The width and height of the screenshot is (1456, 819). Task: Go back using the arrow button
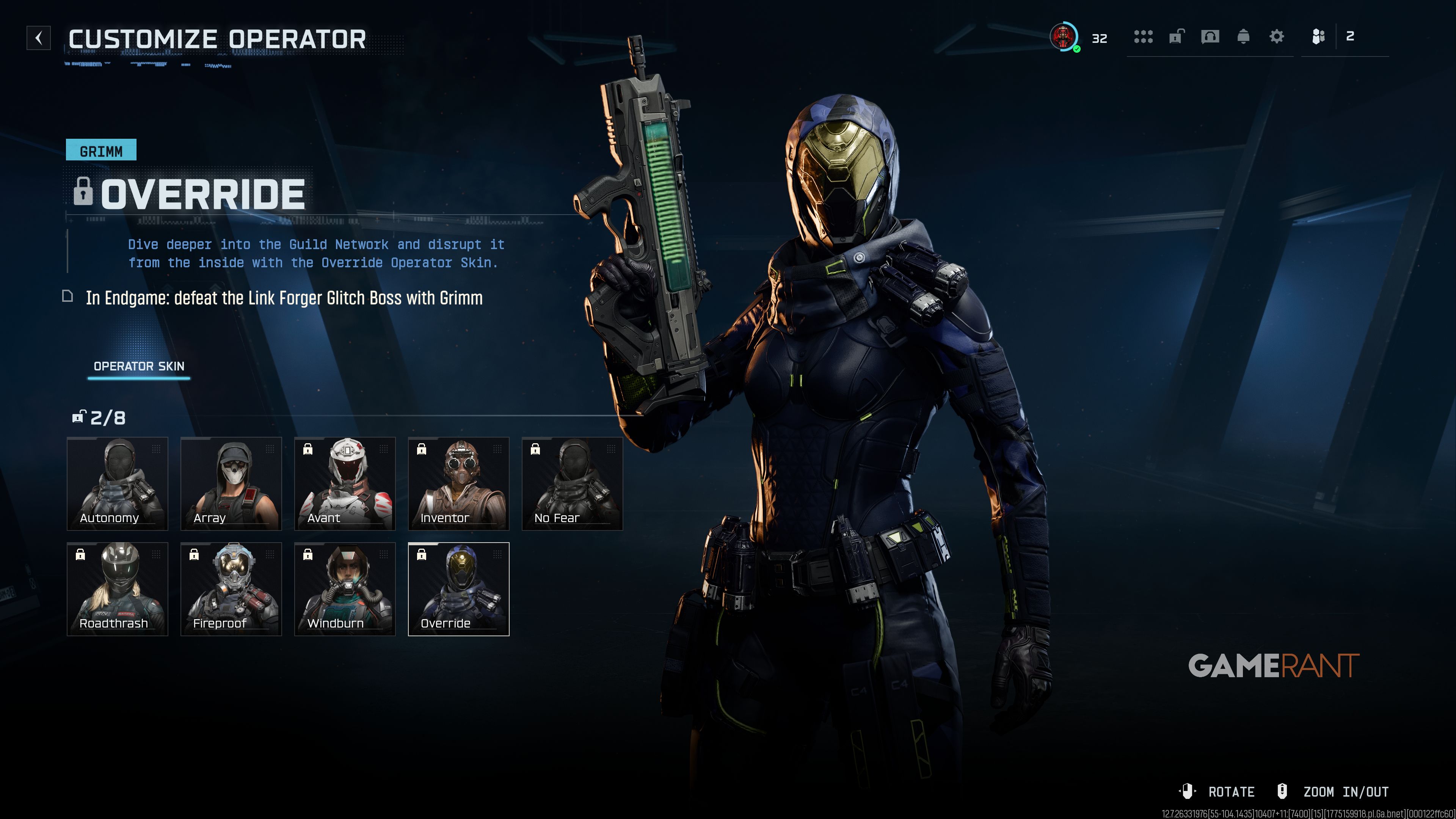click(x=38, y=38)
